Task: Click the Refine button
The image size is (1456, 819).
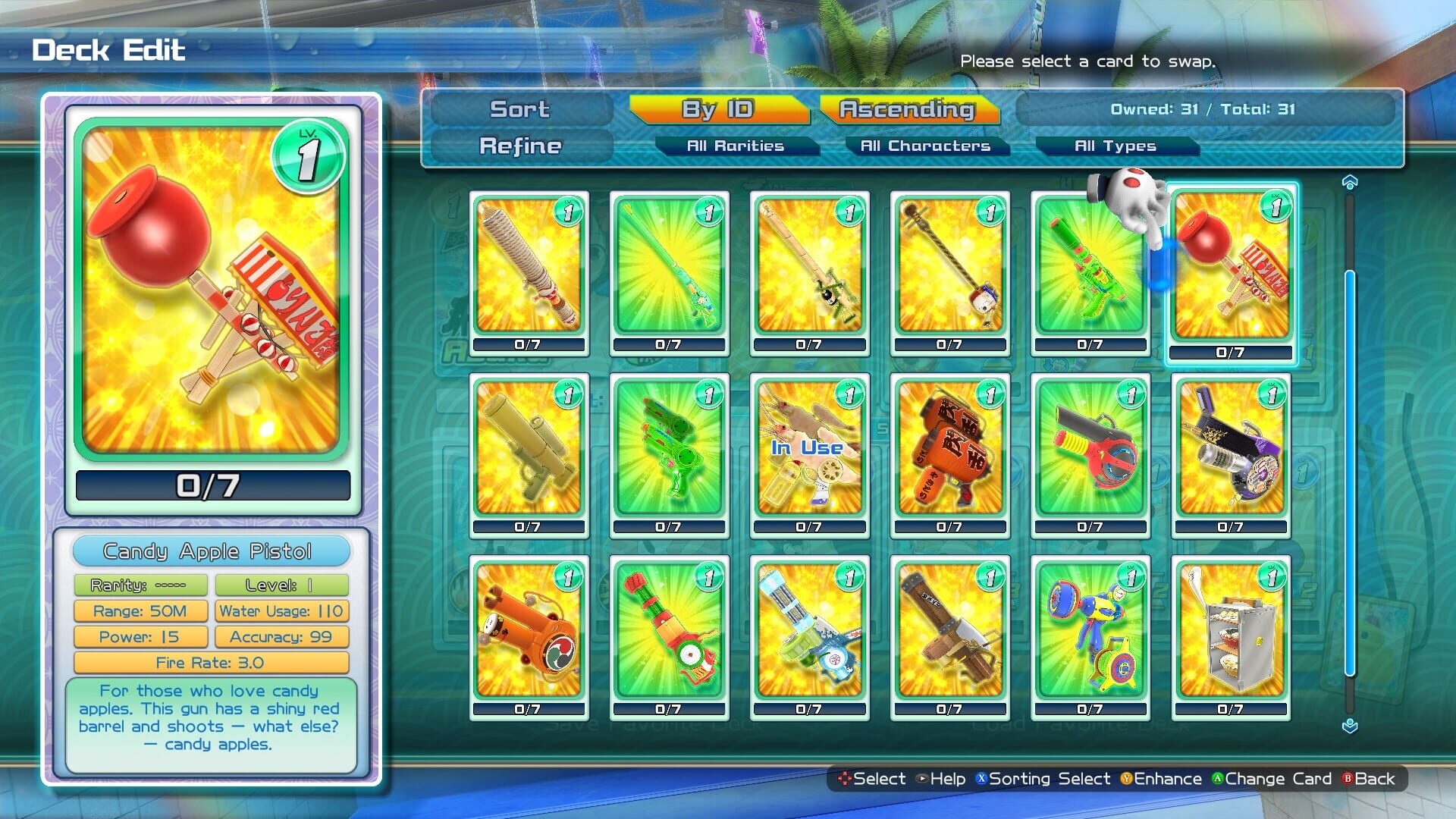Action: coord(519,146)
